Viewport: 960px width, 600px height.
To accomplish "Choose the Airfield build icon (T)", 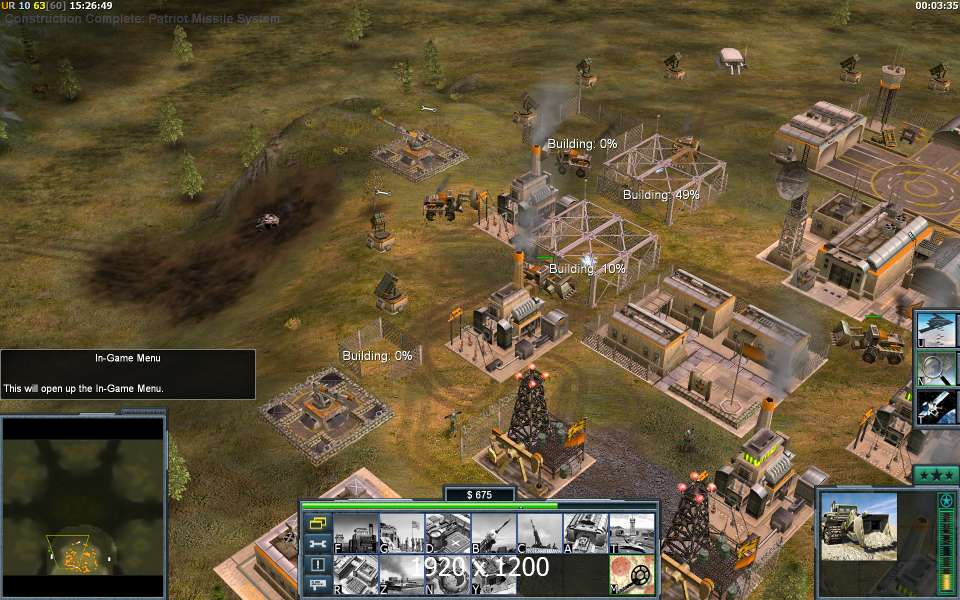I will [x=631, y=533].
